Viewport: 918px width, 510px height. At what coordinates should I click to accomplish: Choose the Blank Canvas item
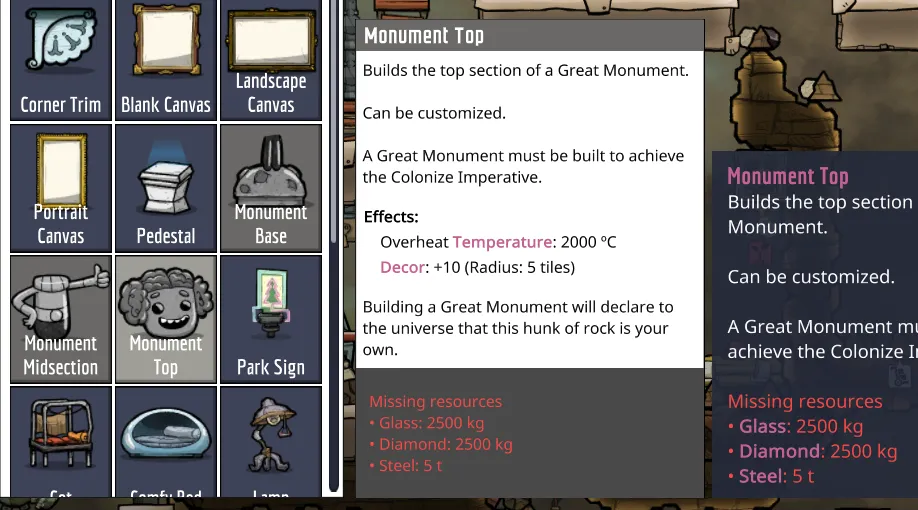166,58
